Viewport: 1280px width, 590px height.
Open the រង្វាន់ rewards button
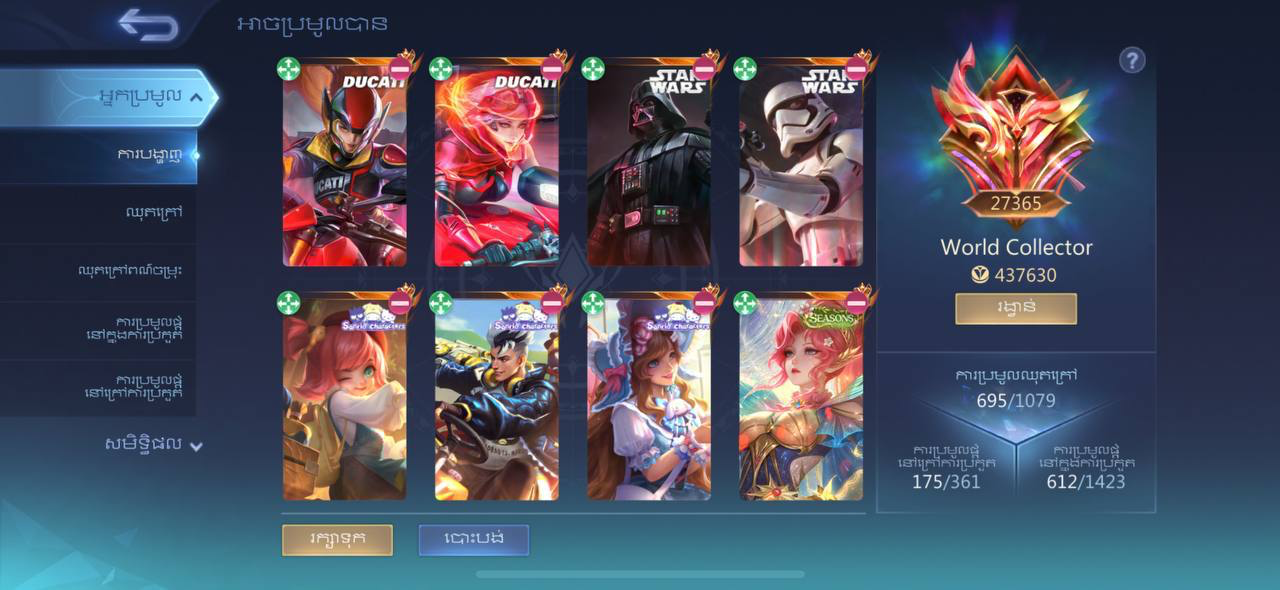(x=1015, y=308)
